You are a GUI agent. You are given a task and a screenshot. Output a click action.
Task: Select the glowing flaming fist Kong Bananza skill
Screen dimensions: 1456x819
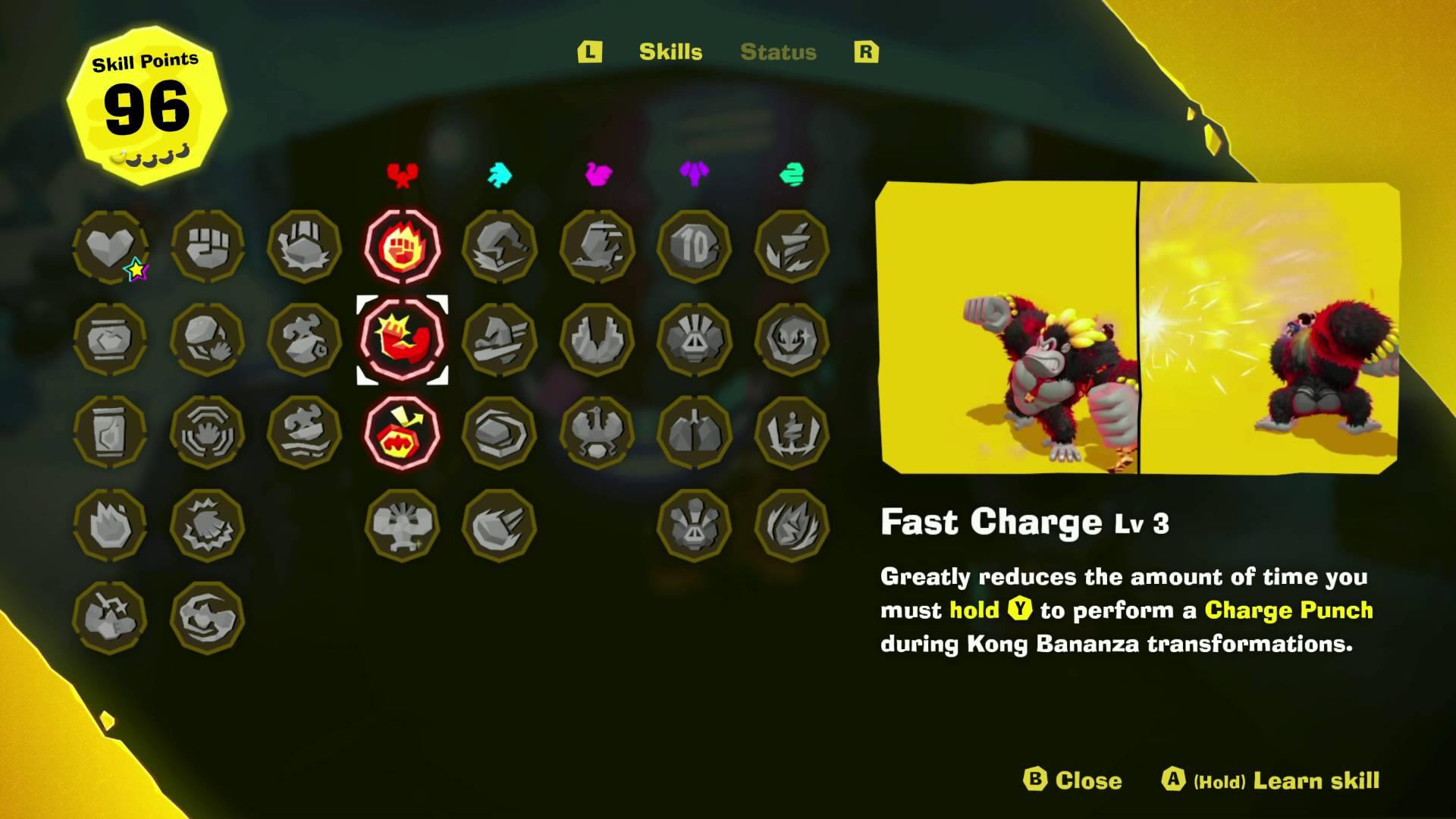click(402, 246)
